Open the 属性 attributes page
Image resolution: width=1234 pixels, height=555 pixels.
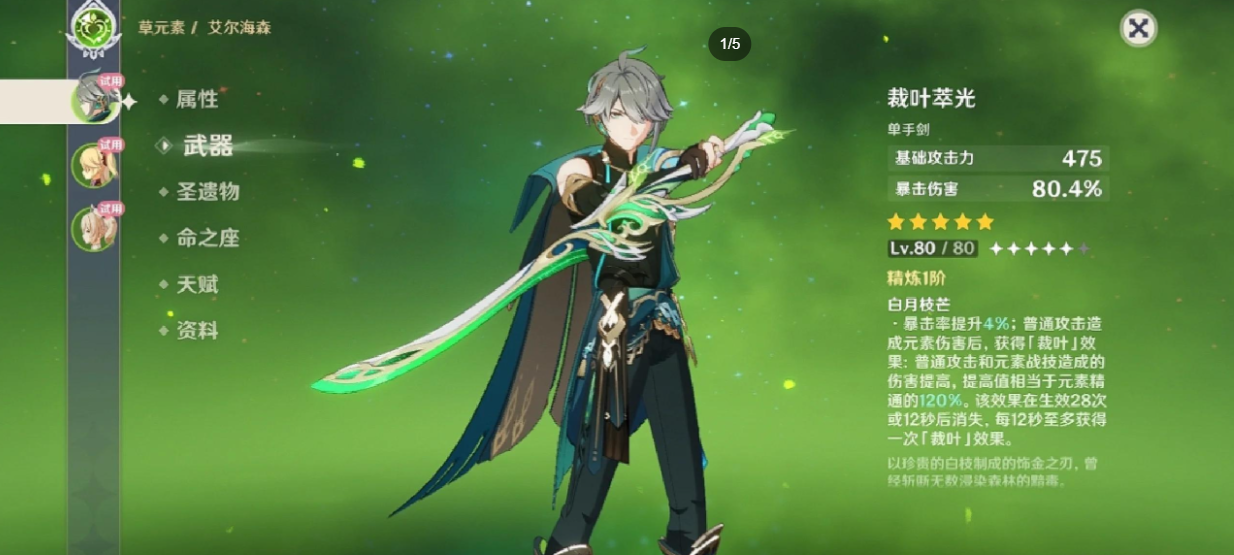coord(196,99)
